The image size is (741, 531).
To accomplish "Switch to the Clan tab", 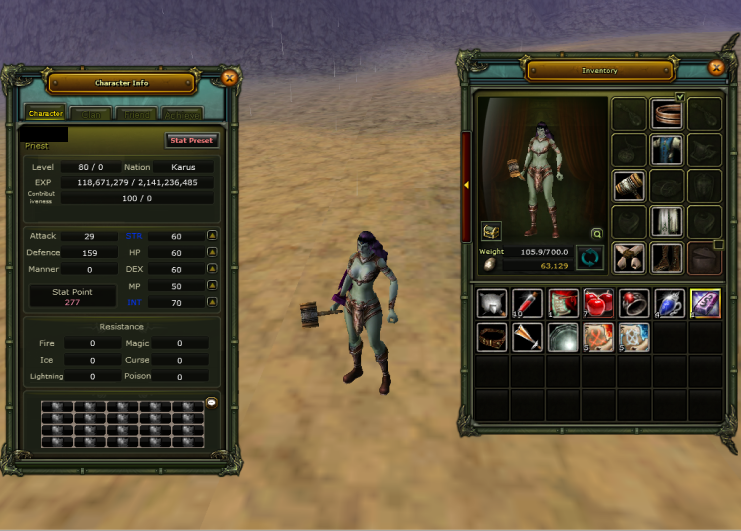I will [91, 114].
